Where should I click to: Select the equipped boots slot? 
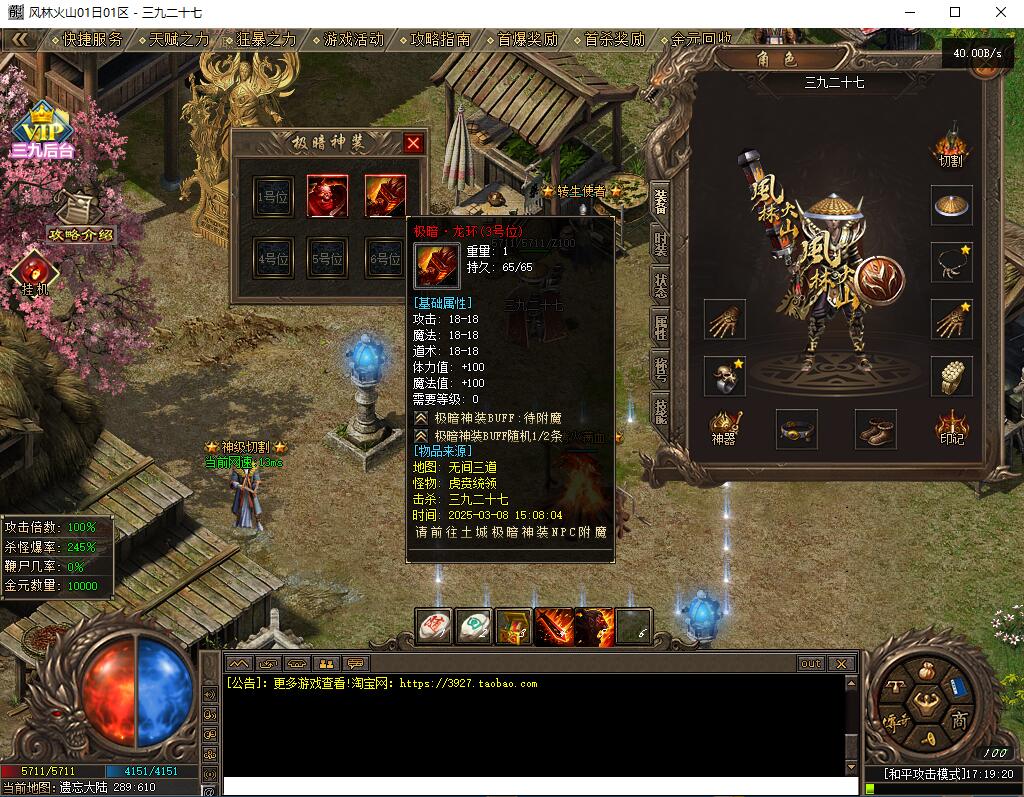[875, 429]
